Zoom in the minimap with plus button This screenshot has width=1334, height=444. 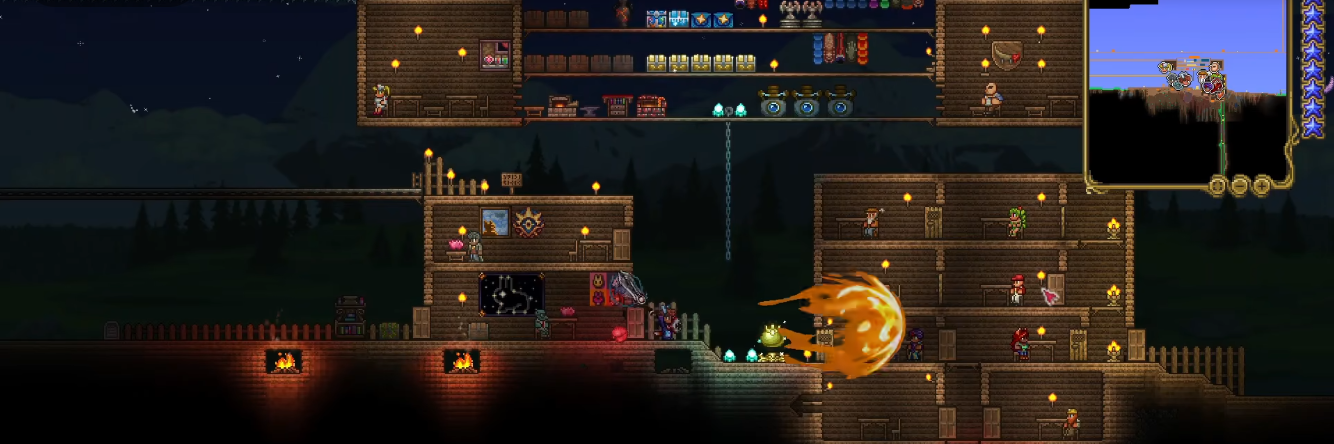coord(1262,185)
